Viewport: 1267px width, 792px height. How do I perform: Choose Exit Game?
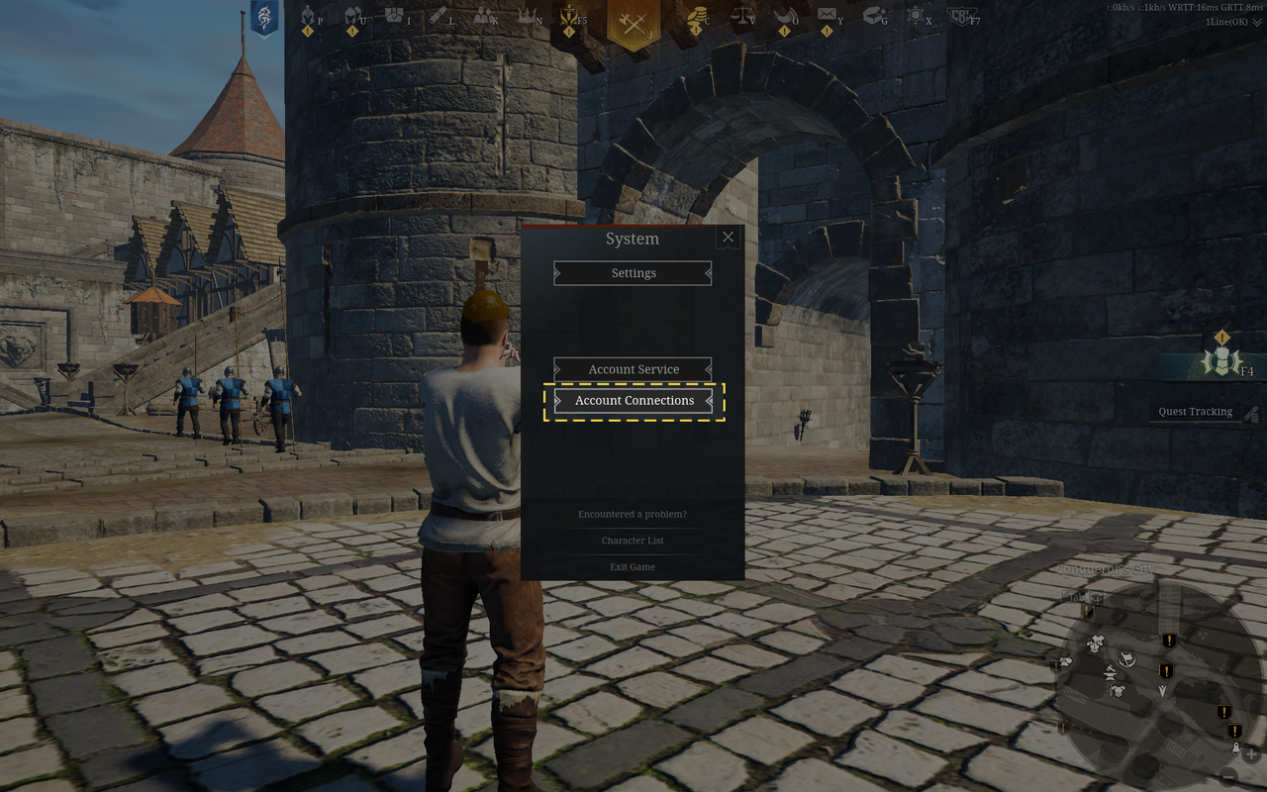(632, 567)
